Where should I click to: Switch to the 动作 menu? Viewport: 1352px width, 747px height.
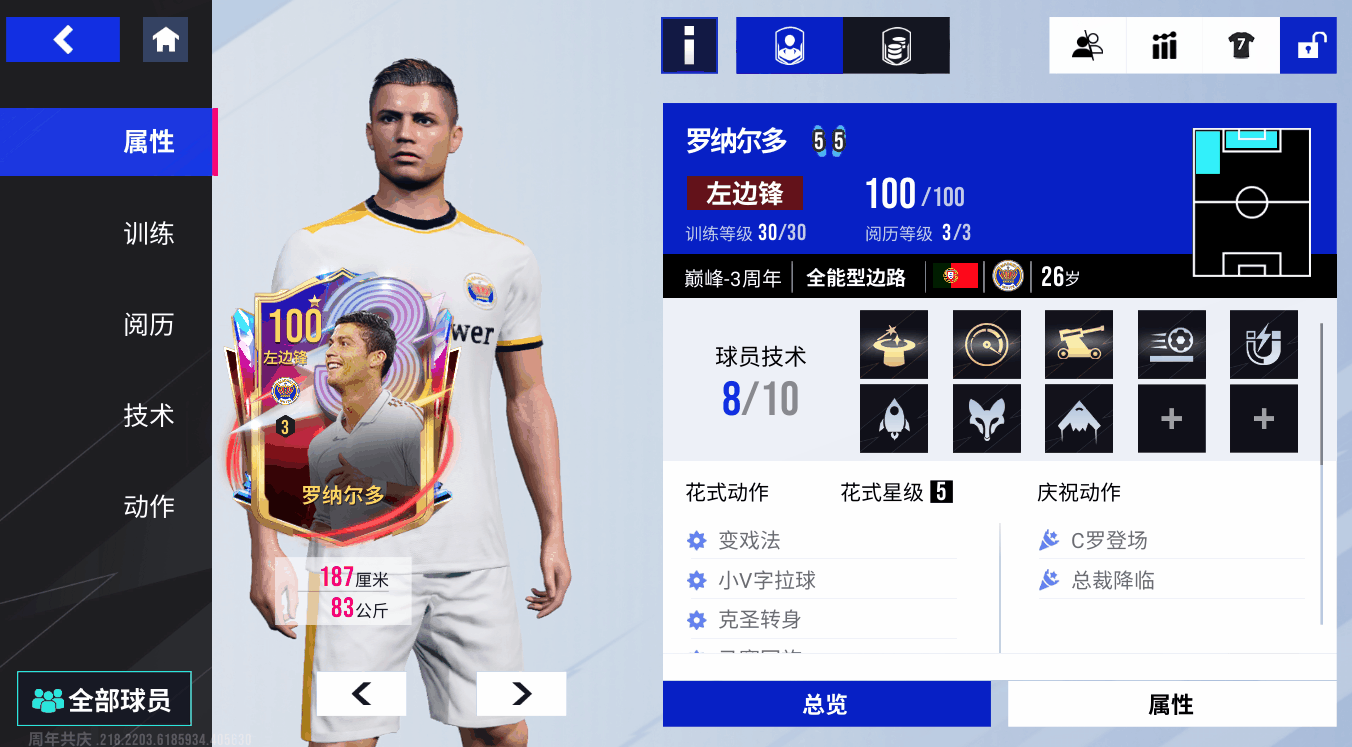coord(149,507)
